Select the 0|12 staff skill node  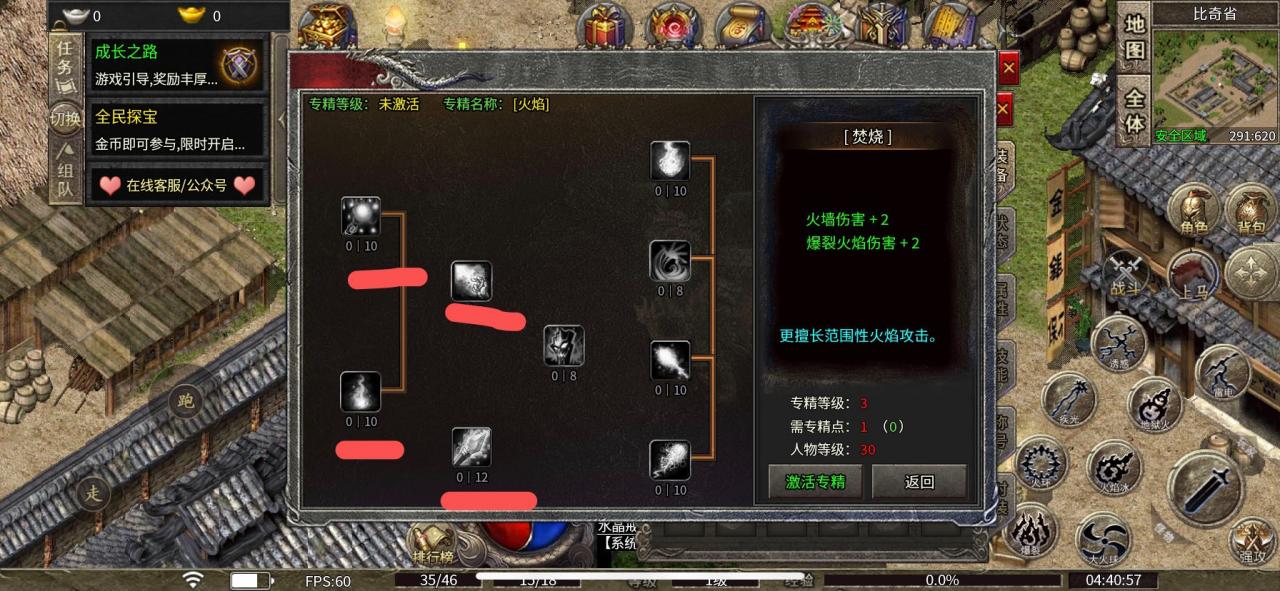471,448
